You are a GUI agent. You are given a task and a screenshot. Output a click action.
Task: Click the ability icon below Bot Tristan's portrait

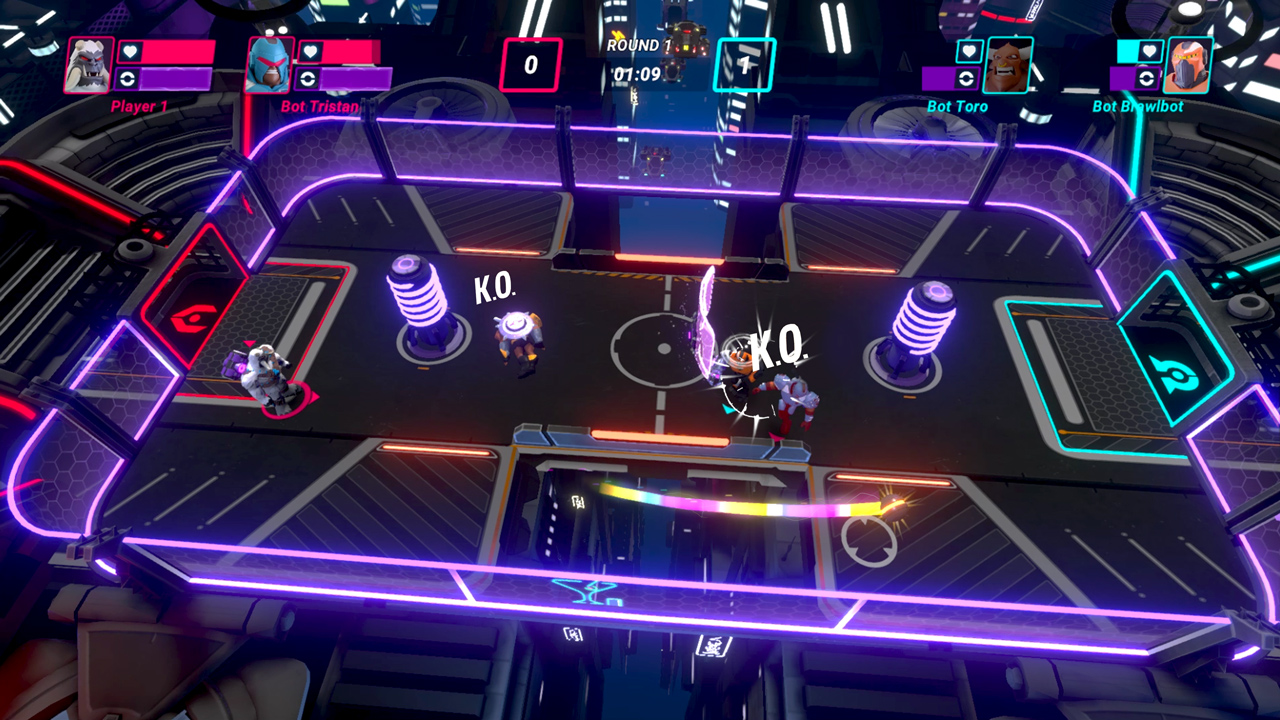[307, 78]
